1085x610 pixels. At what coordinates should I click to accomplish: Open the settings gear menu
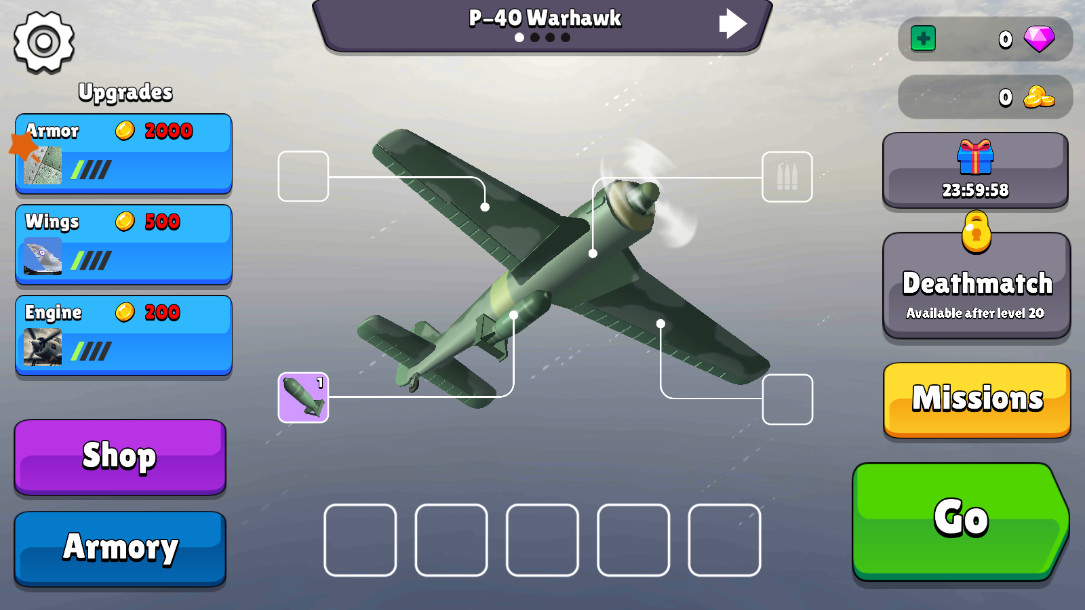(x=44, y=42)
